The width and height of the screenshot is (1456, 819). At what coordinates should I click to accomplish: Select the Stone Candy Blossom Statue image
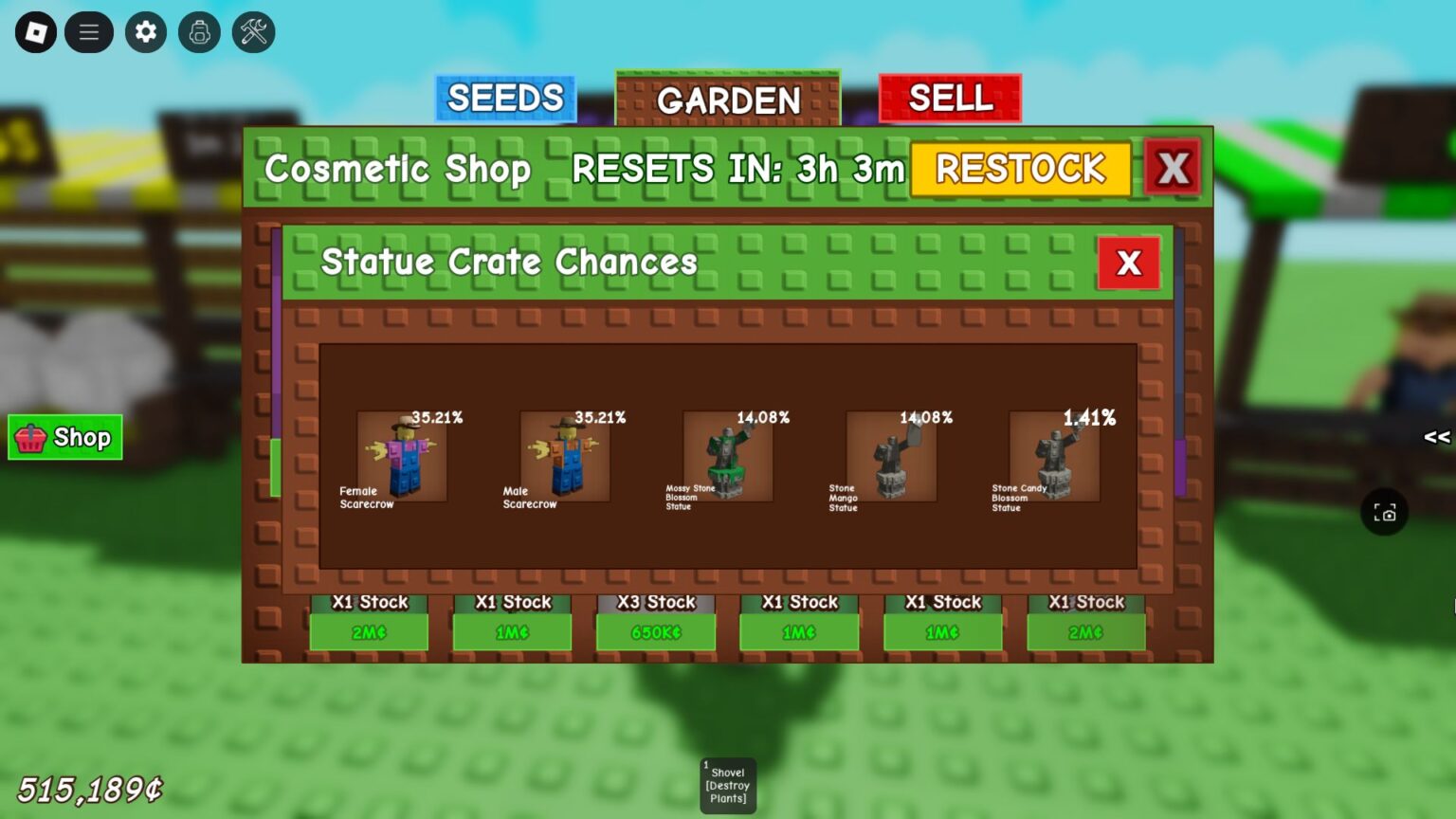(1052, 455)
